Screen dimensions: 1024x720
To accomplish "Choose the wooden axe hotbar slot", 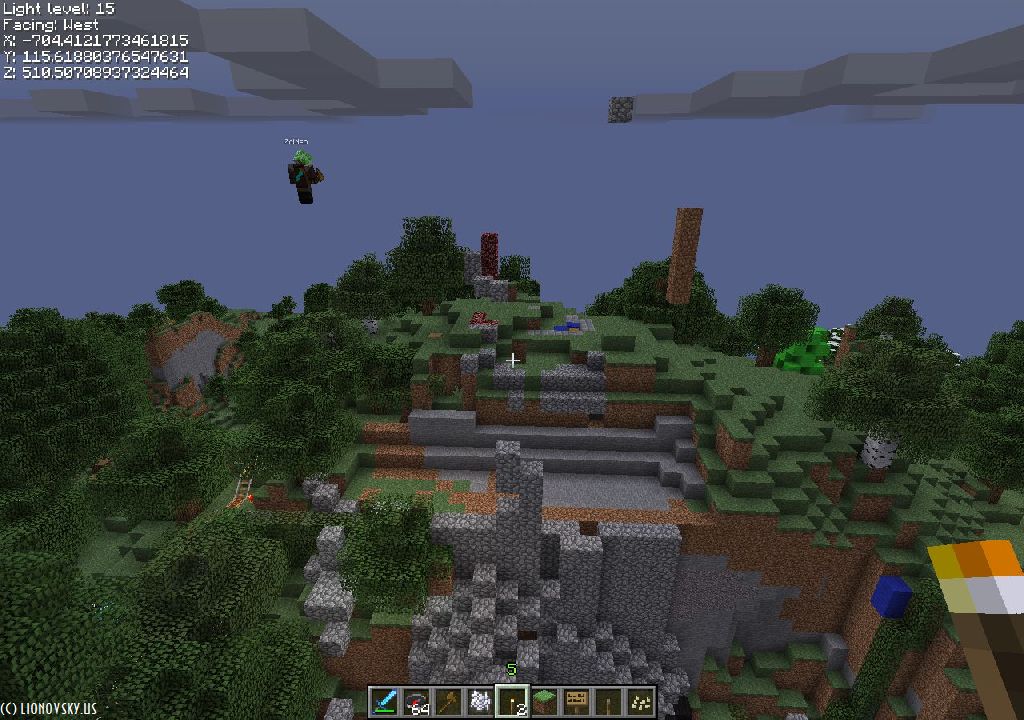I will pos(448,701).
